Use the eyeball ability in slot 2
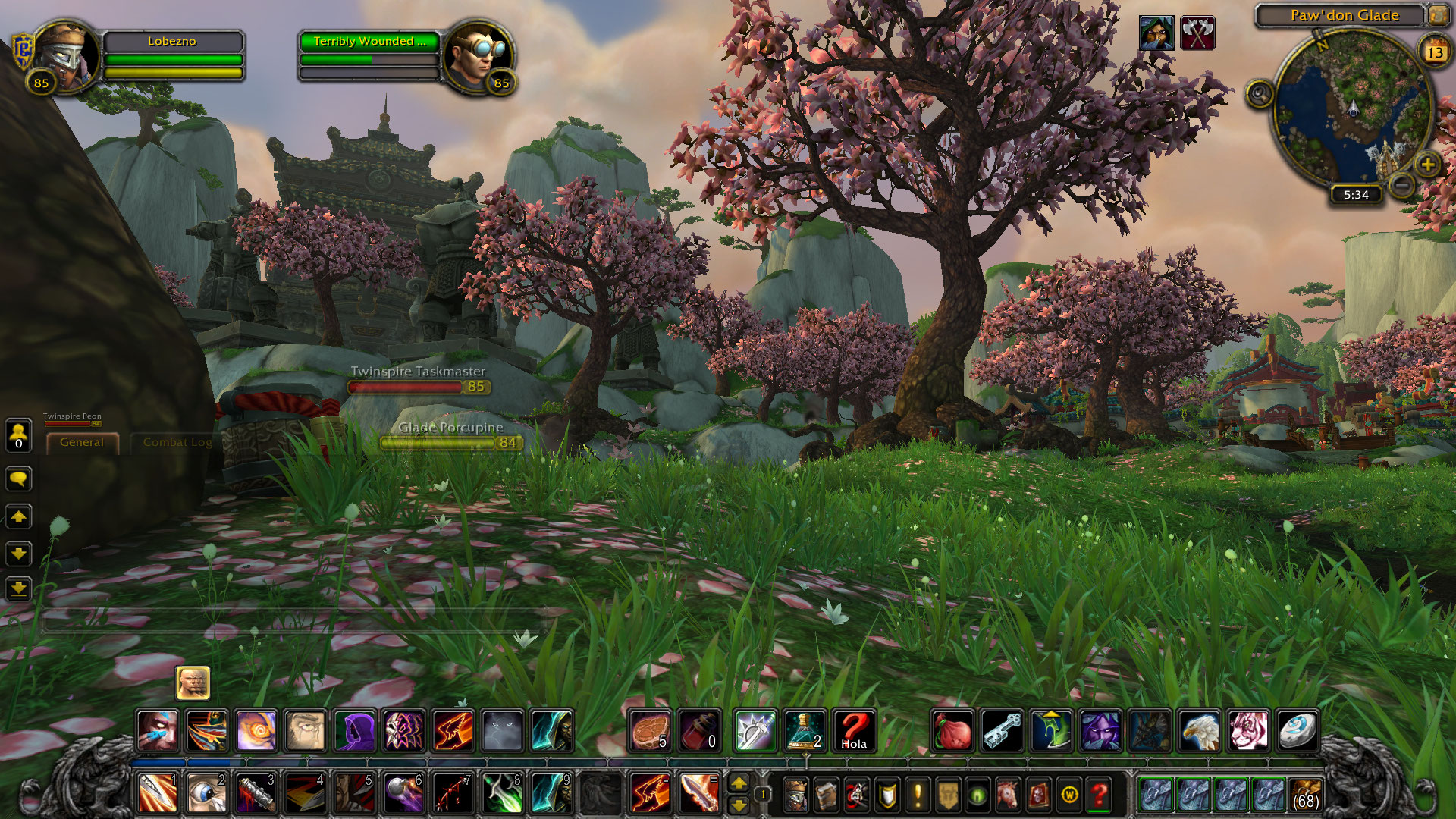This screenshot has height=819, width=1456. point(206,795)
